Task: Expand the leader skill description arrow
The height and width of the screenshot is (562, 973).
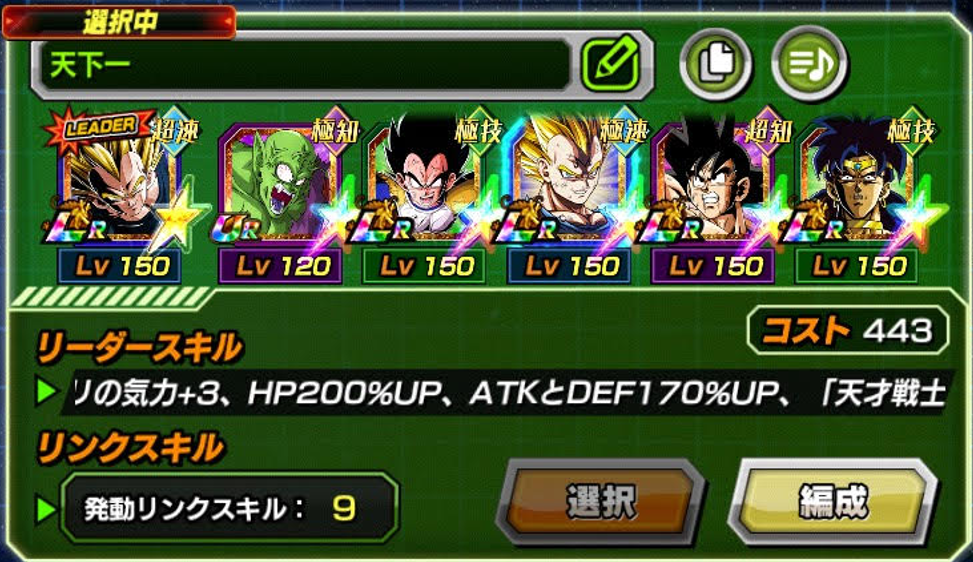Action: pyautogui.click(x=46, y=393)
